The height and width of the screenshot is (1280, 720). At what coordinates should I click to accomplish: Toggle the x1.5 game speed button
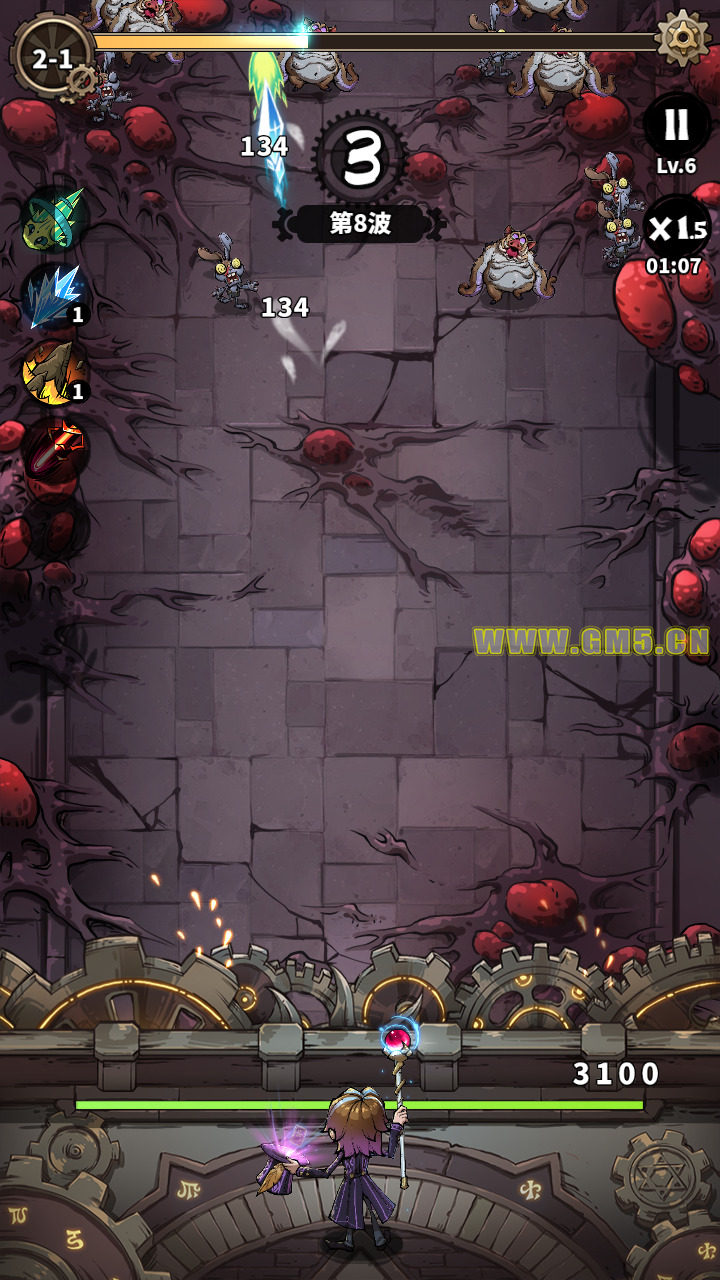pos(676,228)
